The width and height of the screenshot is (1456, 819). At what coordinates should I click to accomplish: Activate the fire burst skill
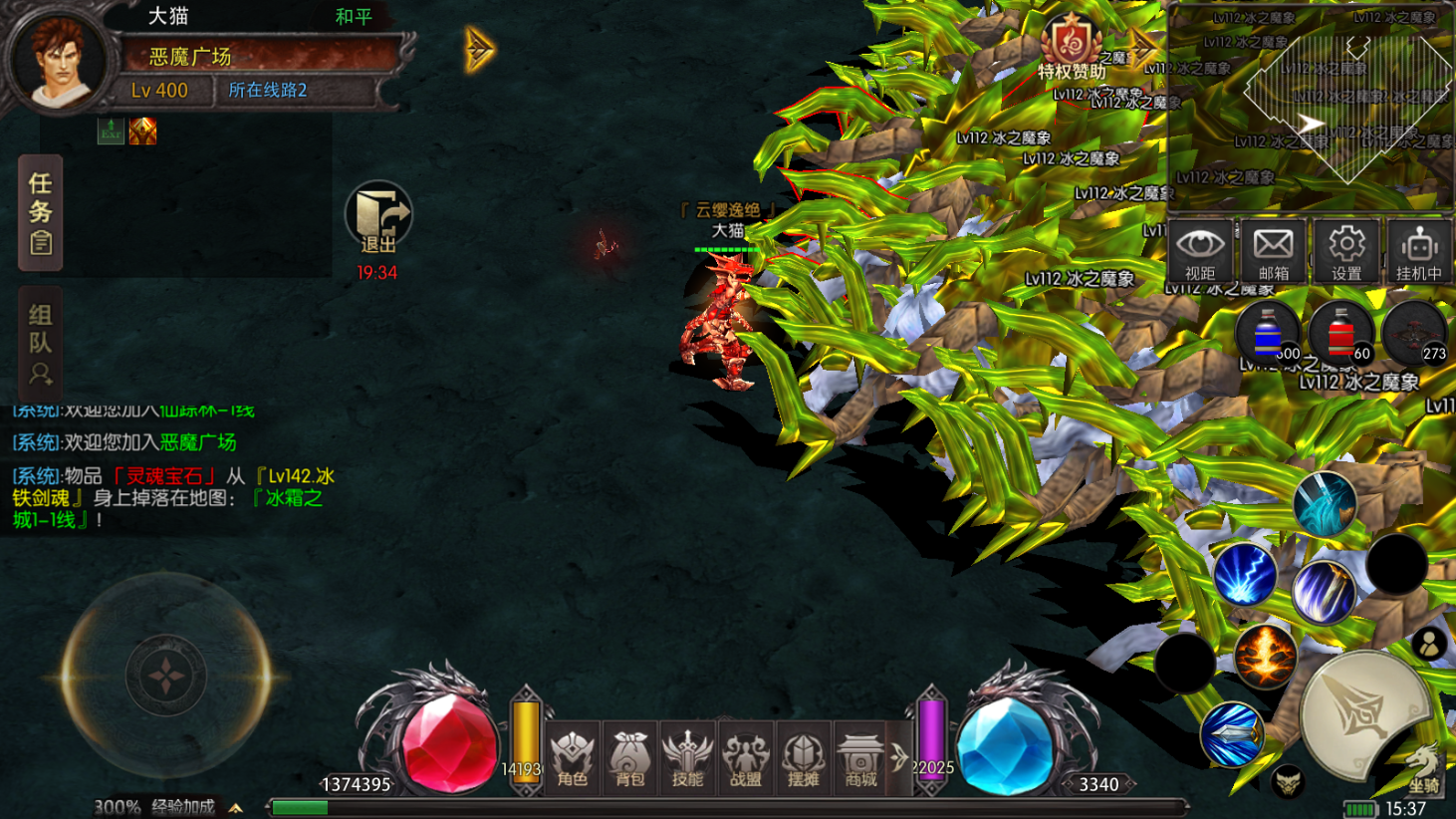tap(1266, 656)
